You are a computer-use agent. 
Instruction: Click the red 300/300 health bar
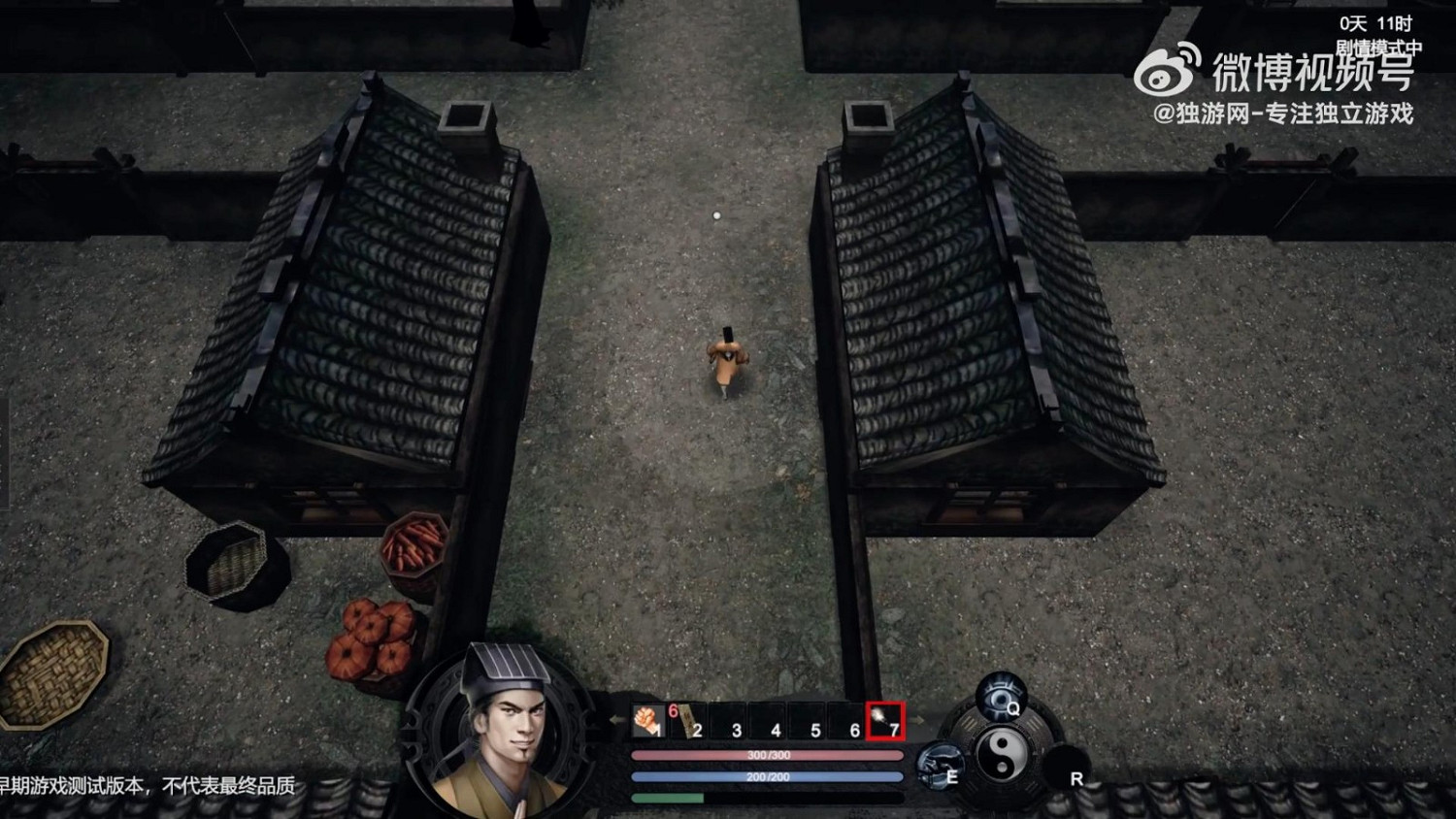pos(766,755)
